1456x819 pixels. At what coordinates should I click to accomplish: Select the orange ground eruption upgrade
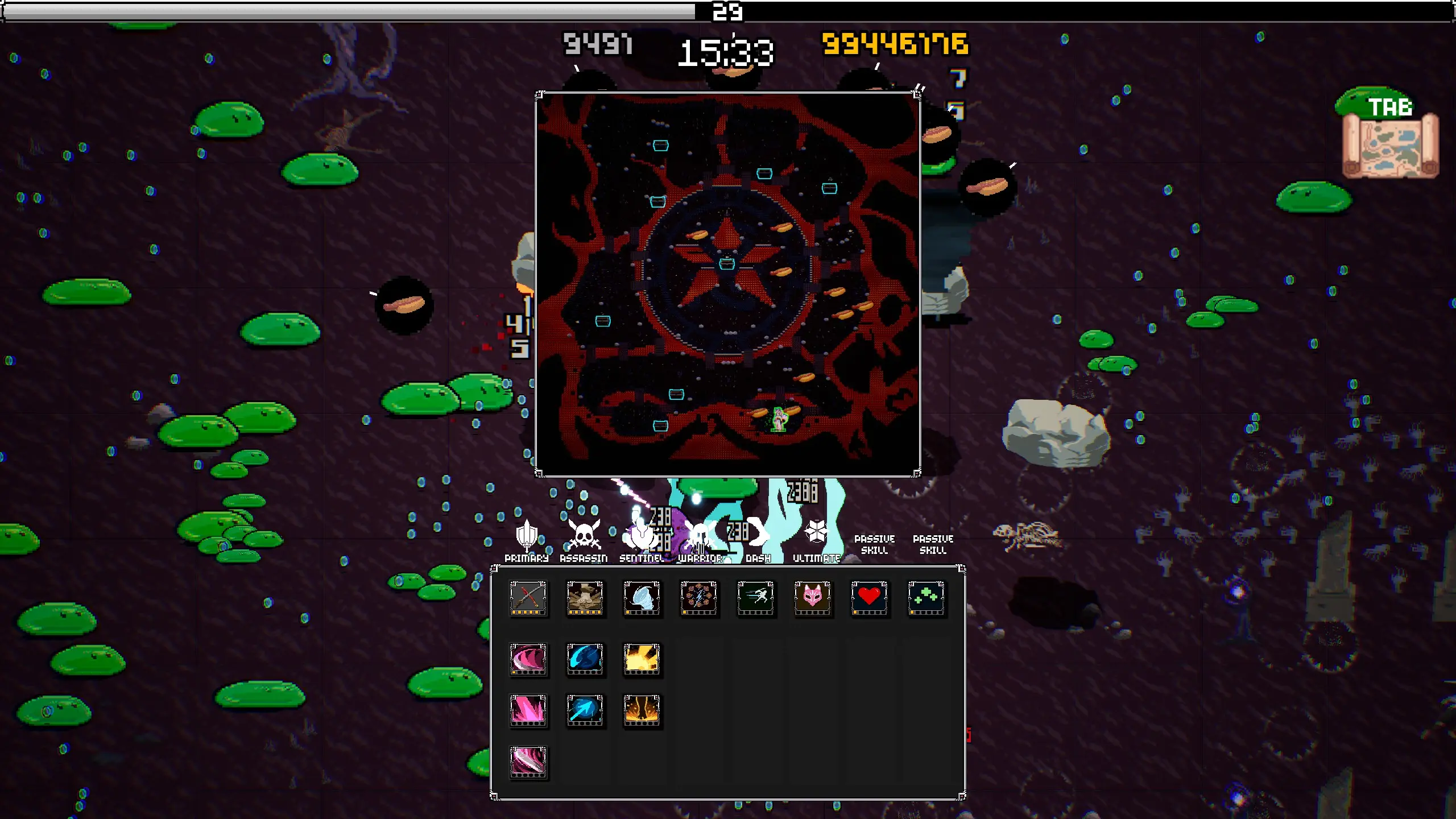(642, 711)
